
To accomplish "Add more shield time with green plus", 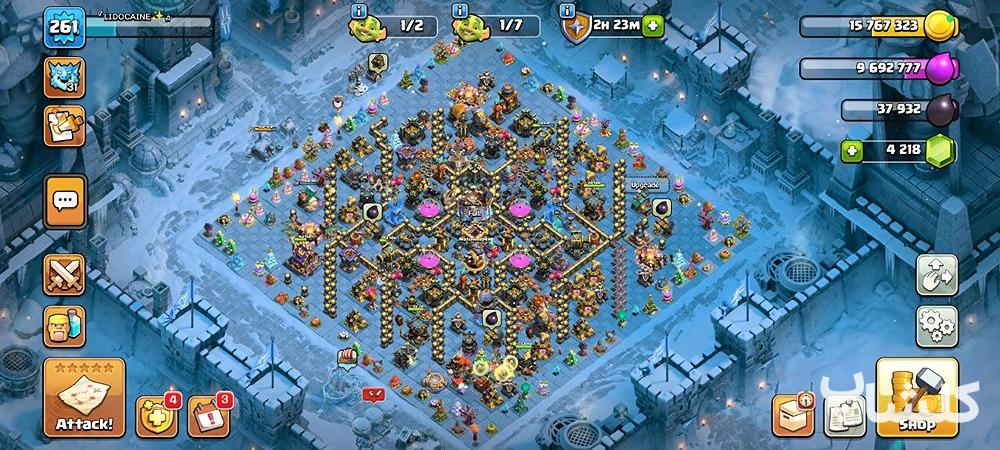I will [x=652, y=27].
